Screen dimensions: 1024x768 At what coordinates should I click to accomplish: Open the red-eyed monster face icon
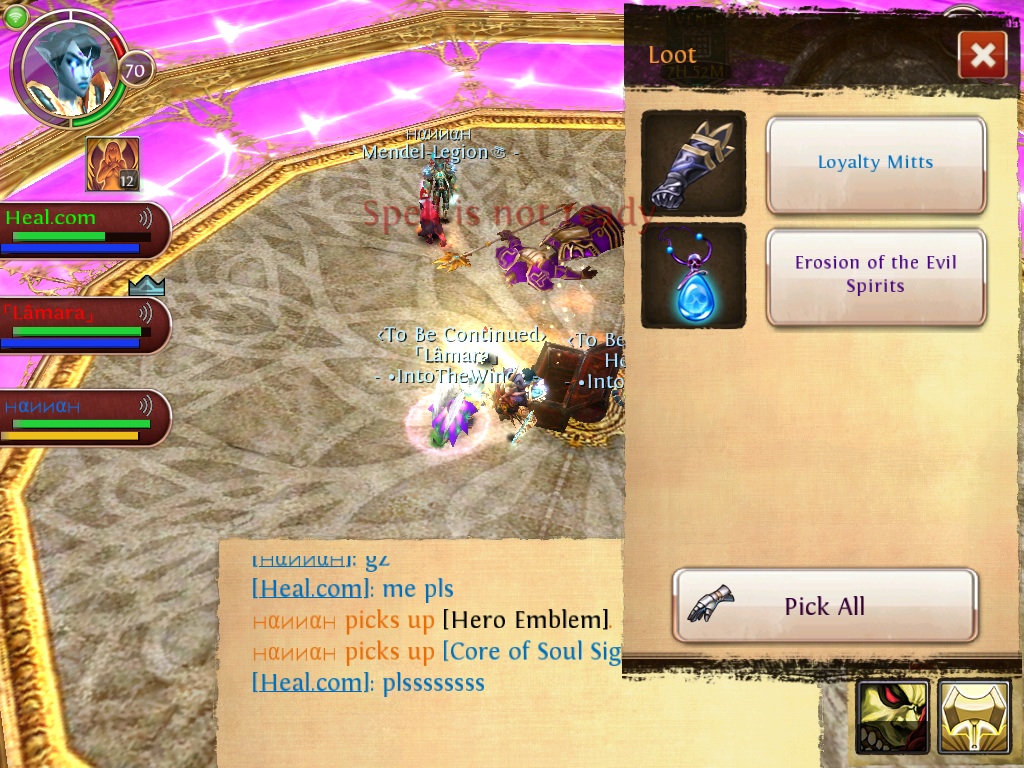[892, 716]
